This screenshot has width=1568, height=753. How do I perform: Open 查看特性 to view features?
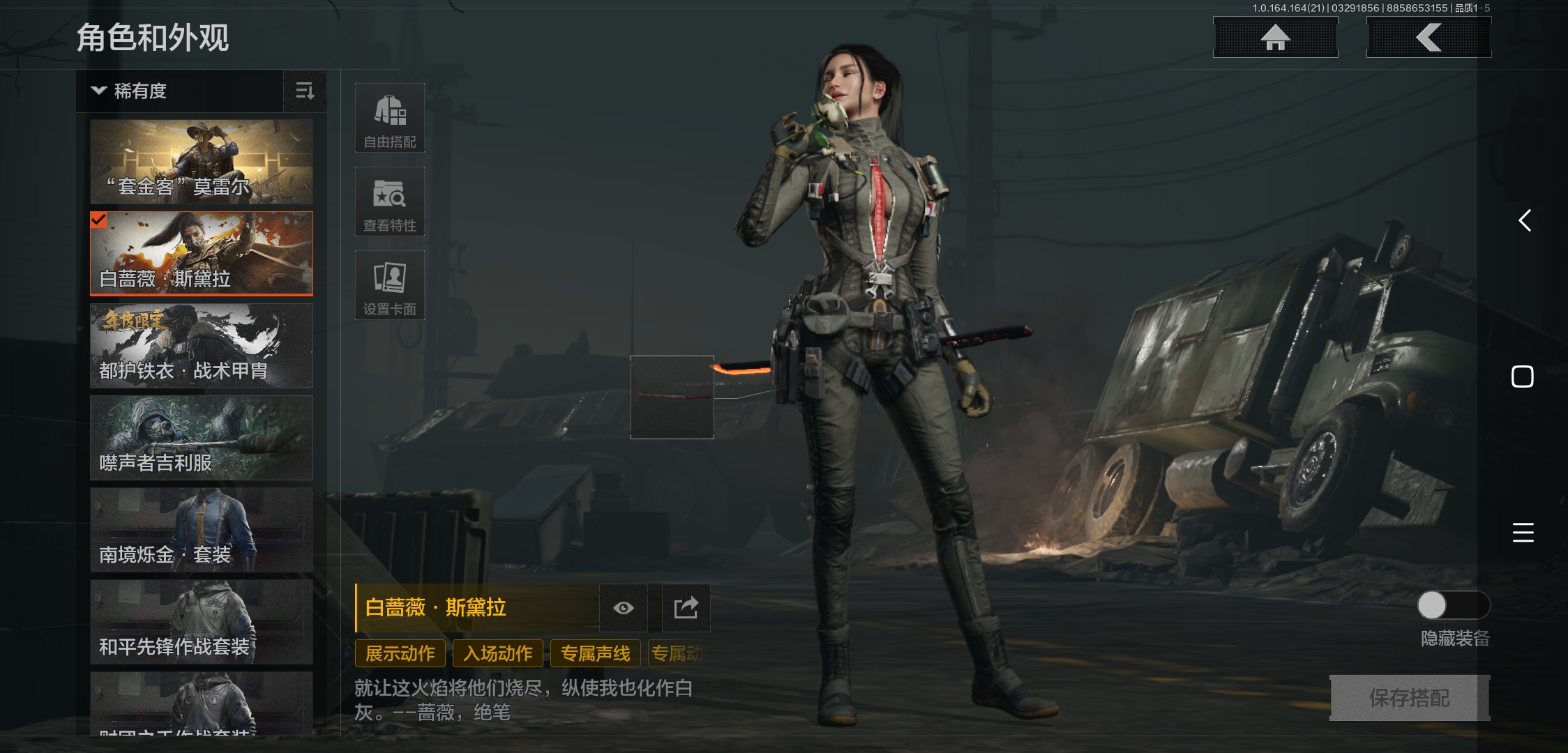390,201
